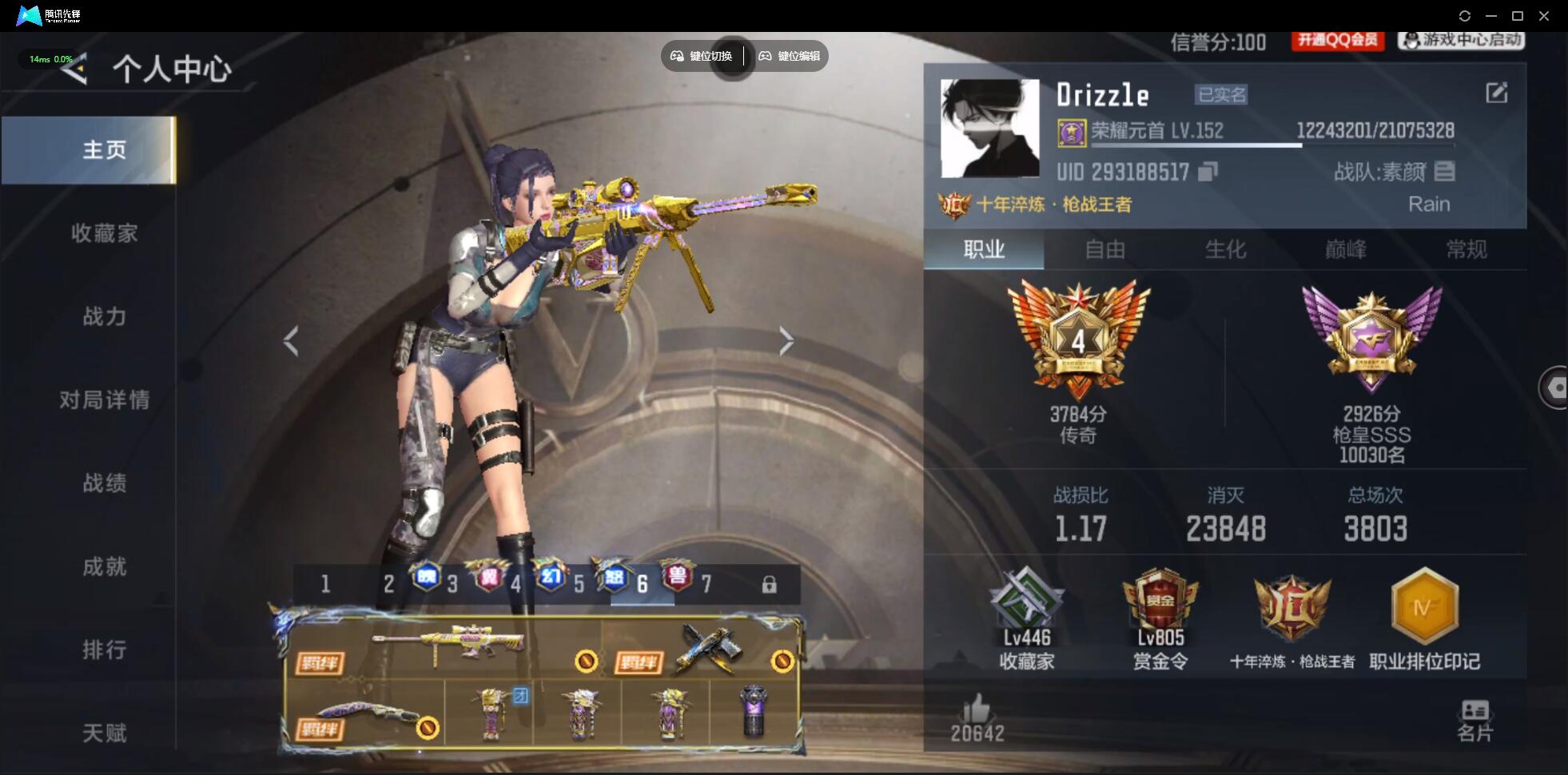Open the 天赋 talent page

104,733
